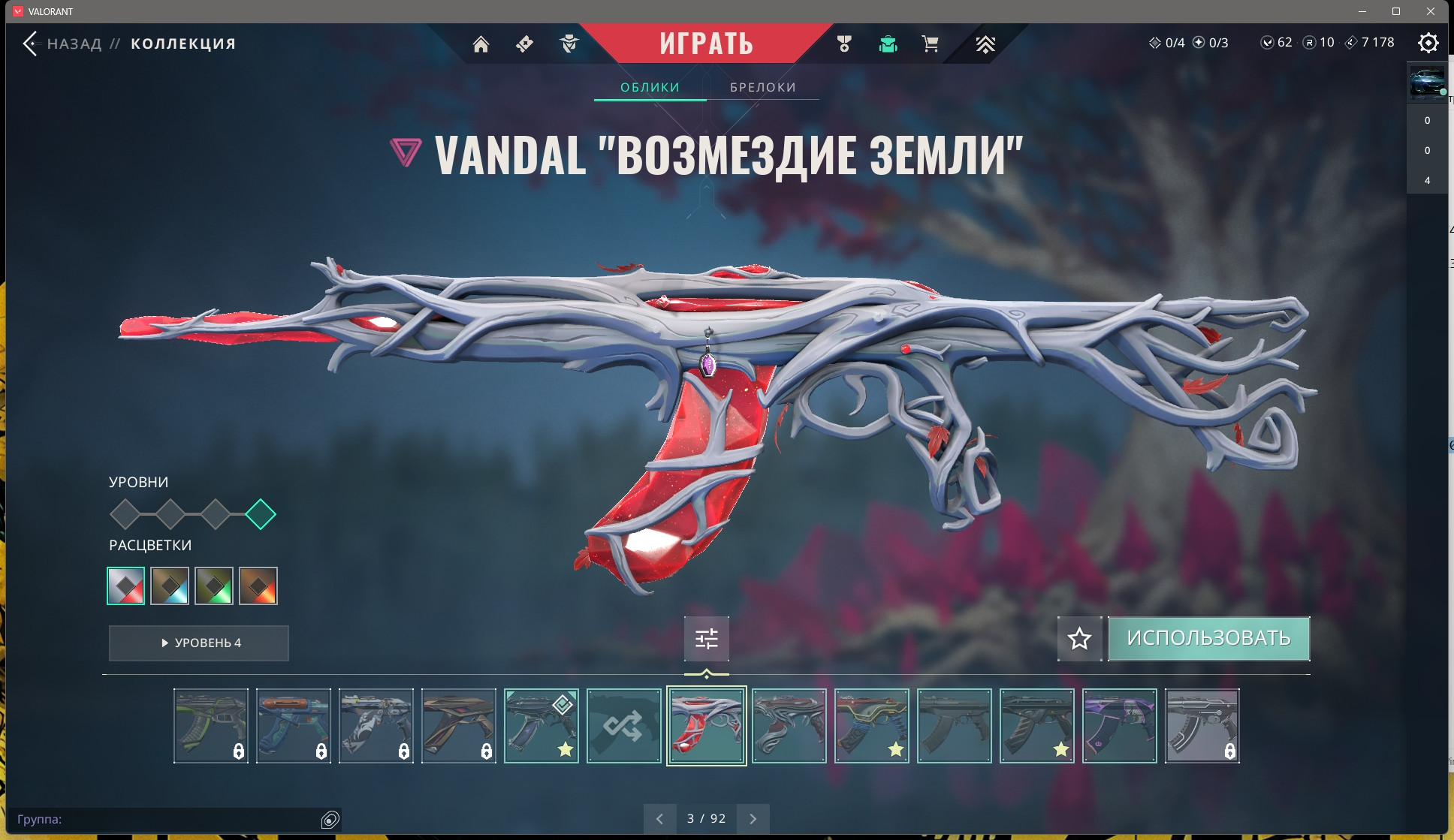Play the УРОВЕНЬ 4 preview video
The height and width of the screenshot is (840, 1454).
[x=199, y=643]
